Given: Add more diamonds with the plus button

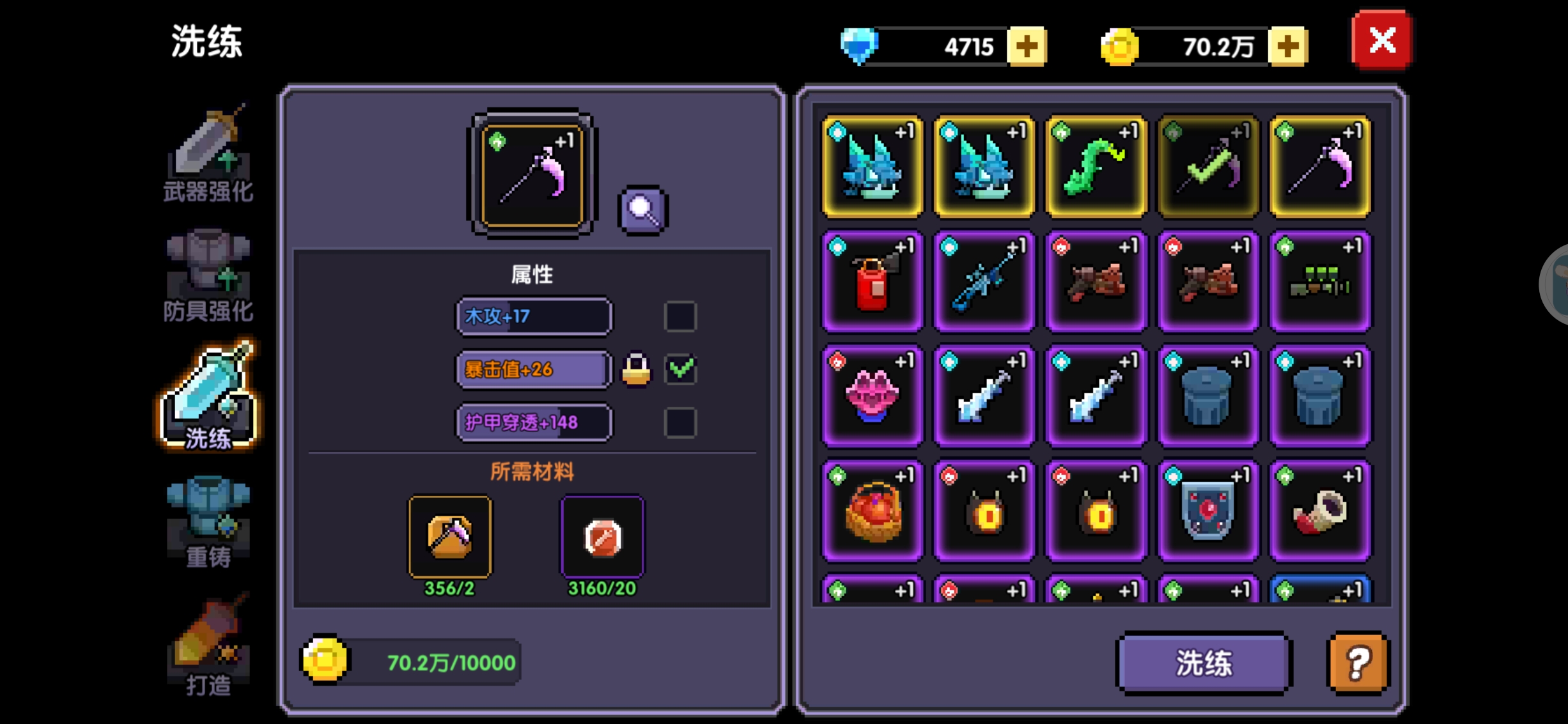Looking at the screenshot, I should click(x=1027, y=47).
